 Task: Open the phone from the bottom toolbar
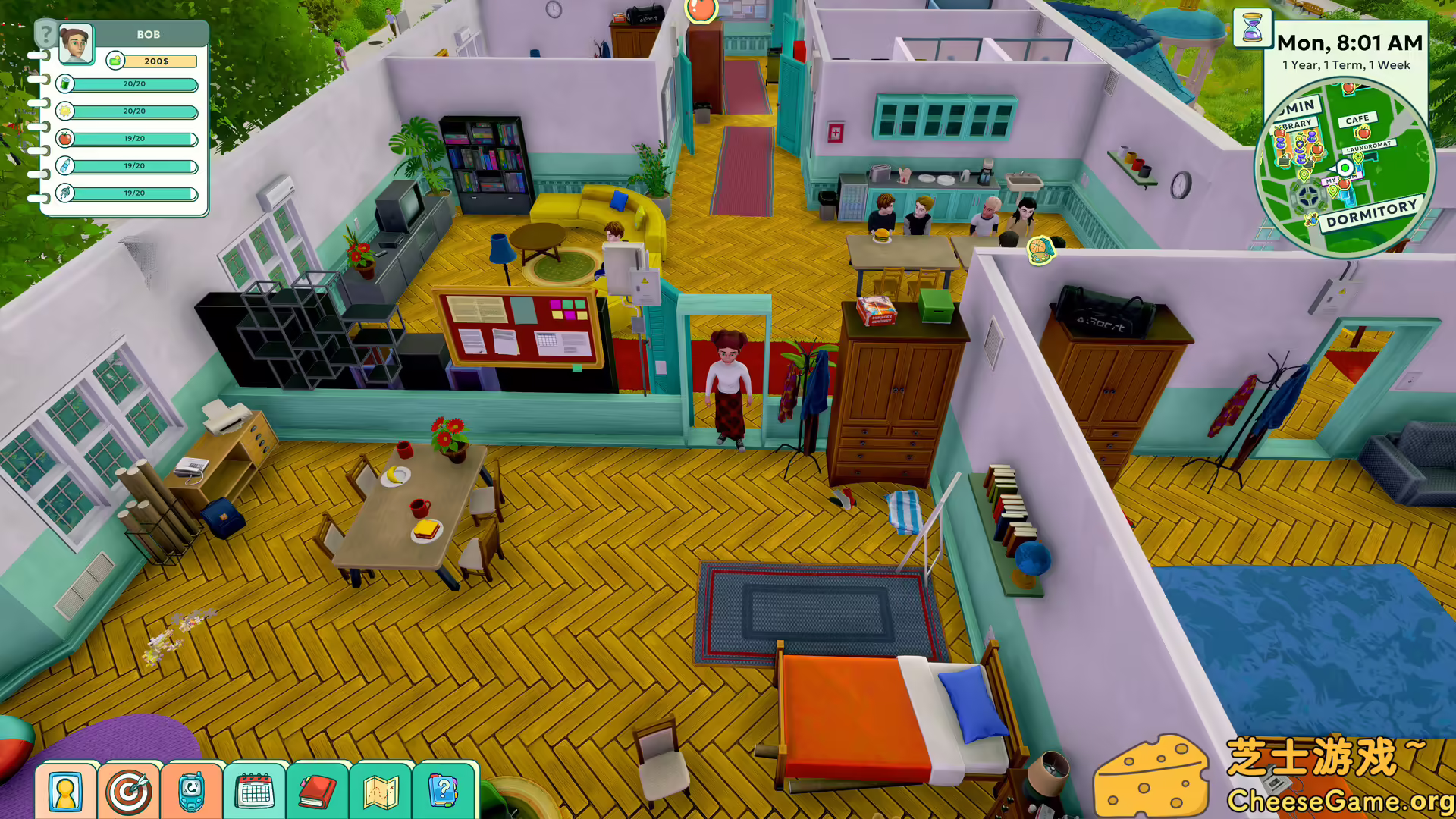tap(193, 790)
